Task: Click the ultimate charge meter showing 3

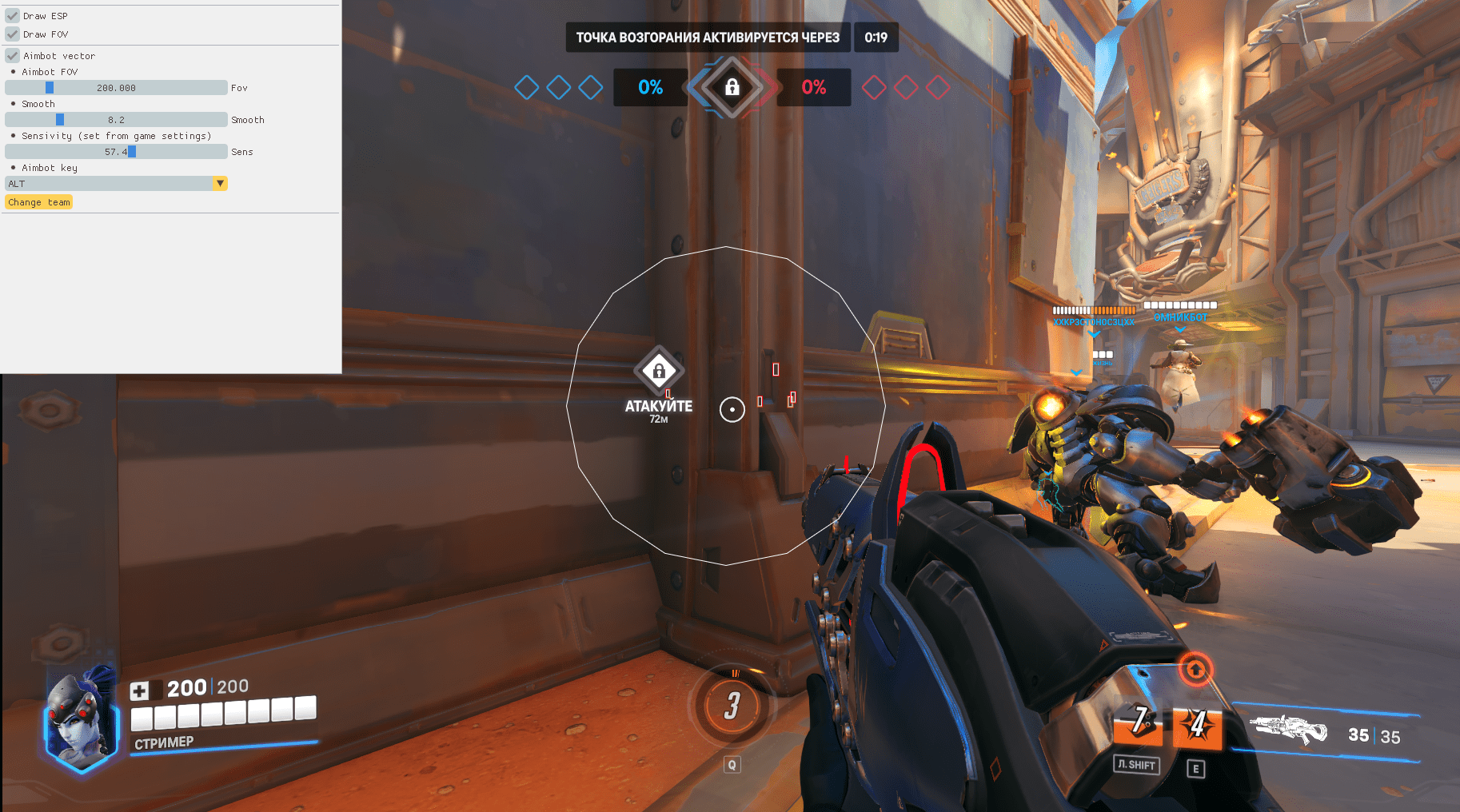Action: [x=732, y=706]
